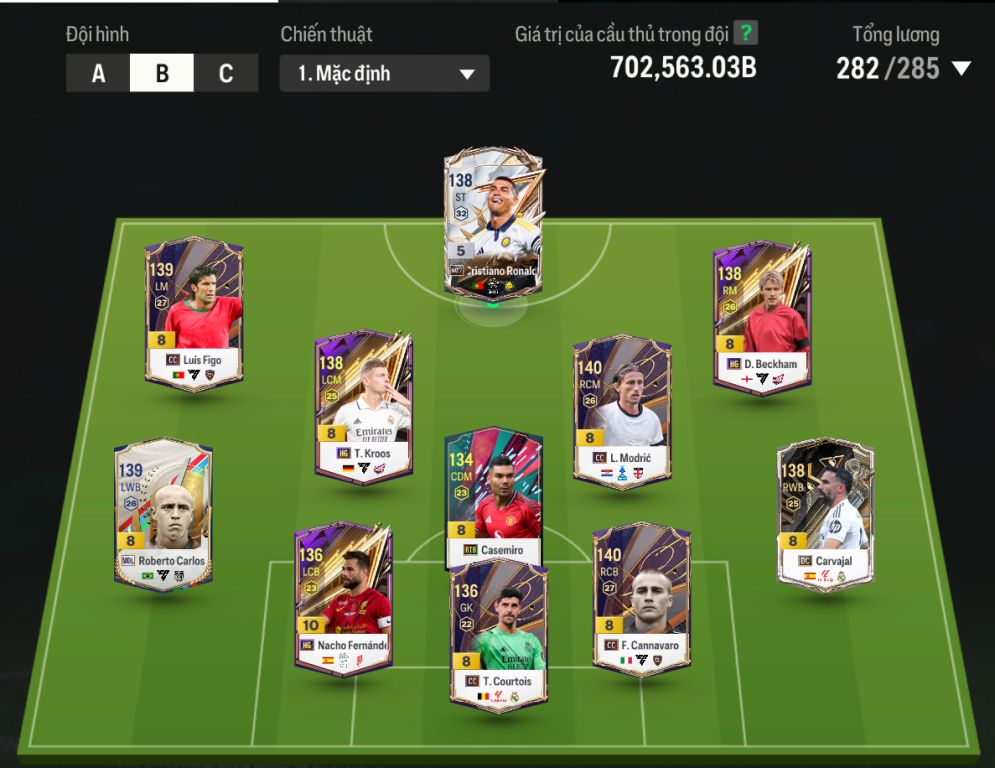The image size is (995, 768).
Task: Select the D. Beckham RM card
Action: point(762,316)
